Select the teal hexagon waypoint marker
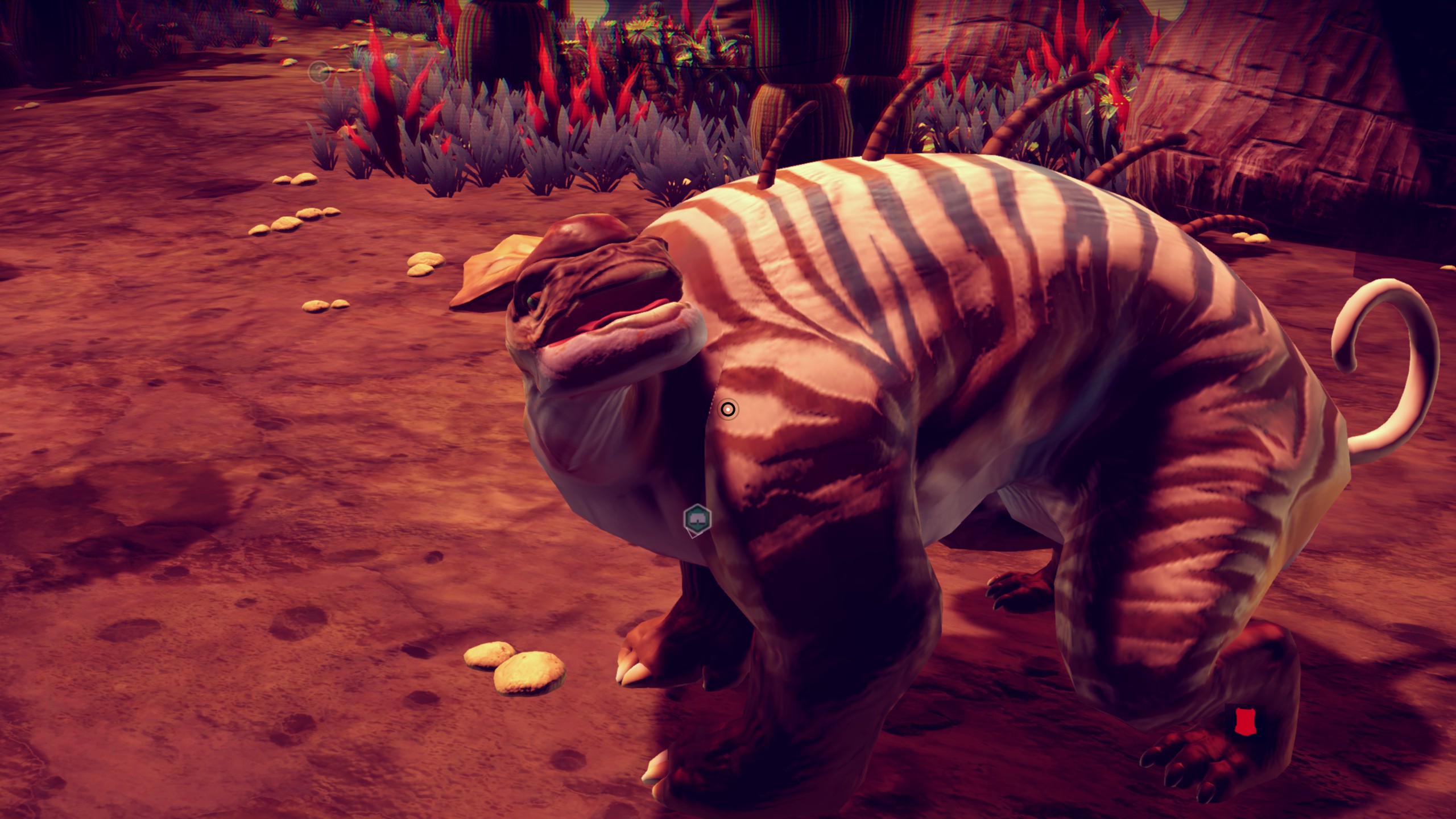This screenshot has width=1456, height=819. tap(697, 519)
